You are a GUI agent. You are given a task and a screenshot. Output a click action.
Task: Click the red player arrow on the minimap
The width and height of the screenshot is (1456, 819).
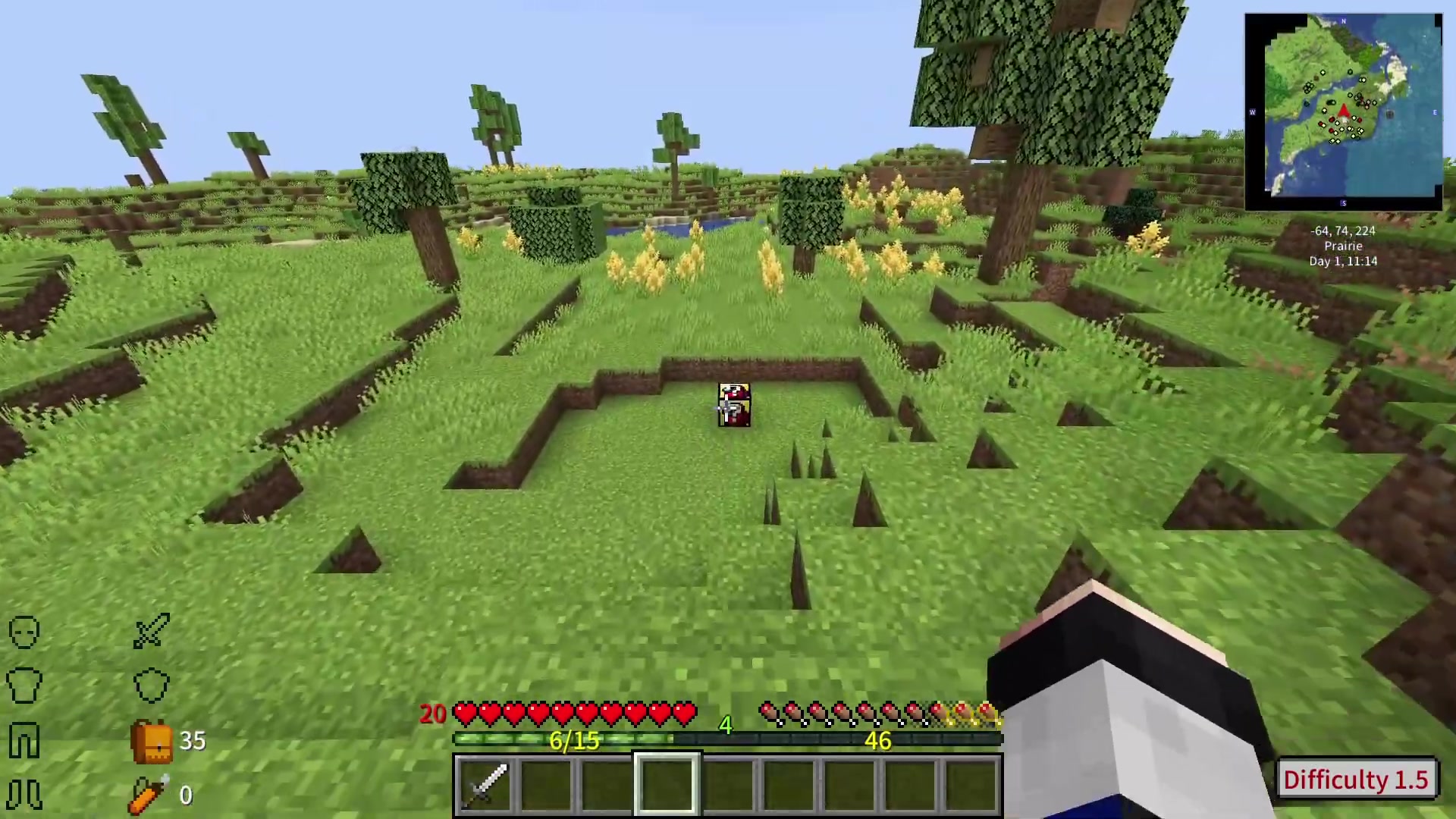pos(1342,112)
